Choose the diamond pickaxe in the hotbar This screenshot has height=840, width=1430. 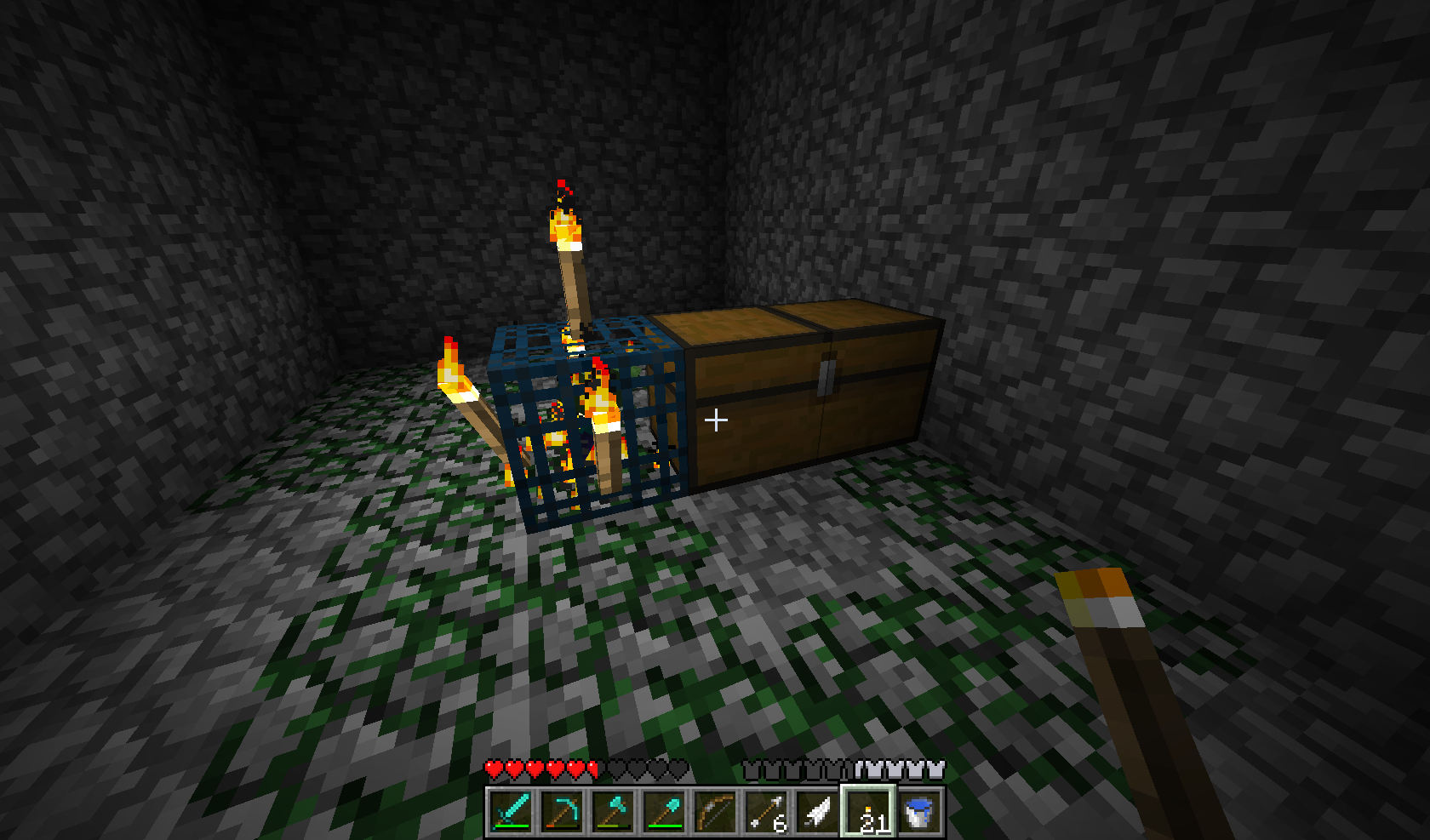coord(562,812)
